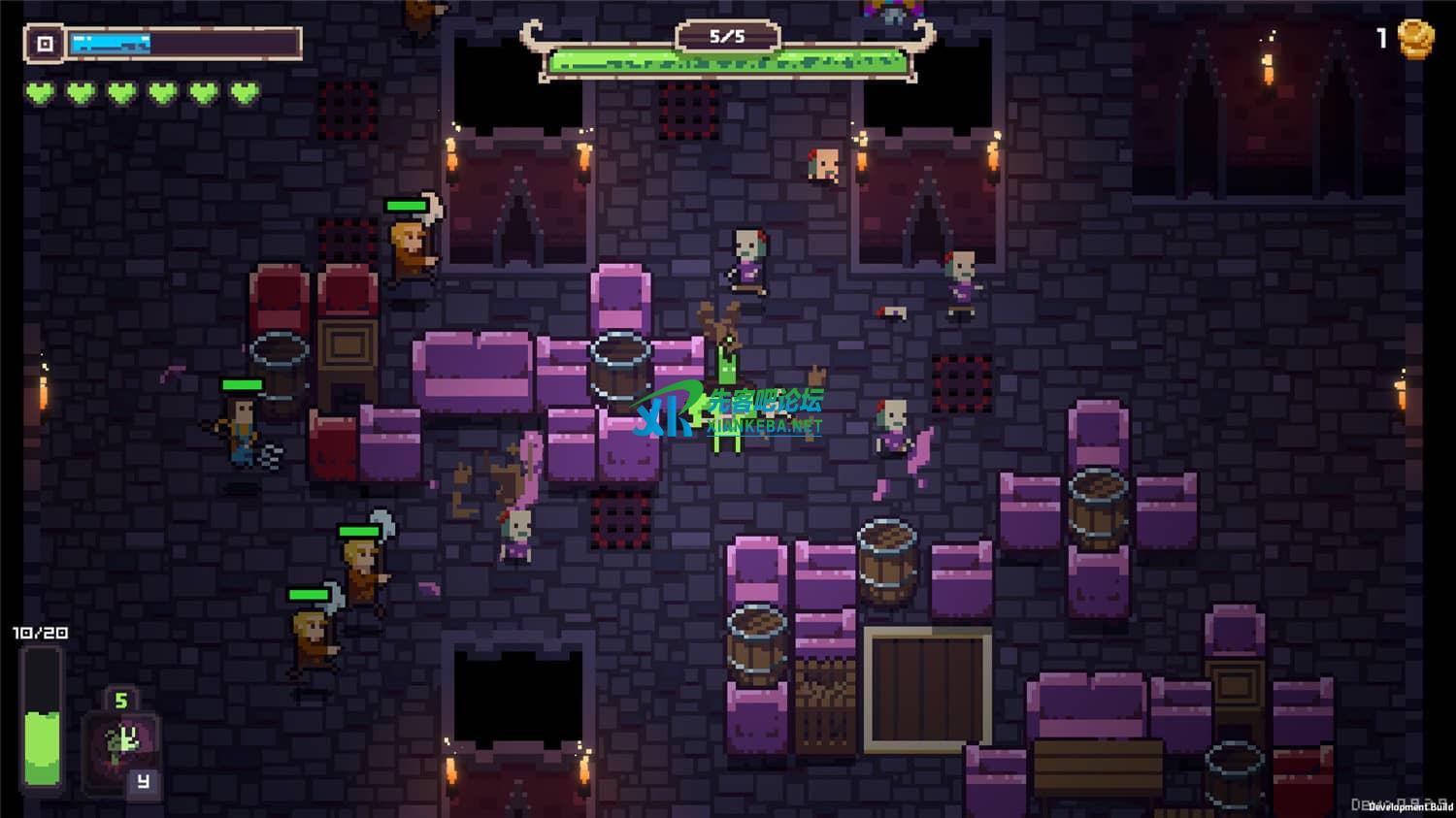Select the gold coin stack icon
Viewport: 1456px width, 818px height.
1415,39
